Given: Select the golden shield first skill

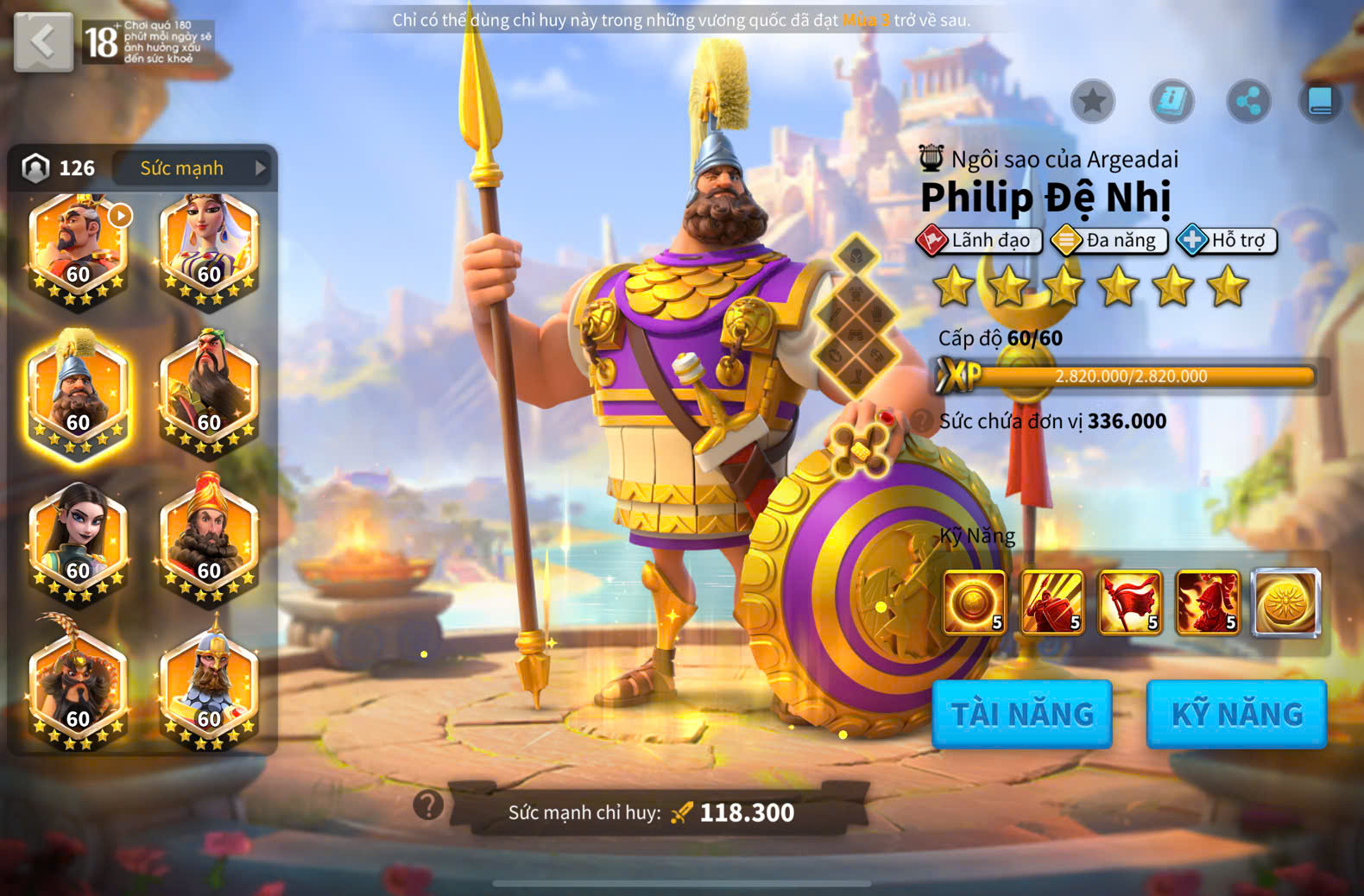Looking at the screenshot, I should pyautogui.click(x=975, y=603).
